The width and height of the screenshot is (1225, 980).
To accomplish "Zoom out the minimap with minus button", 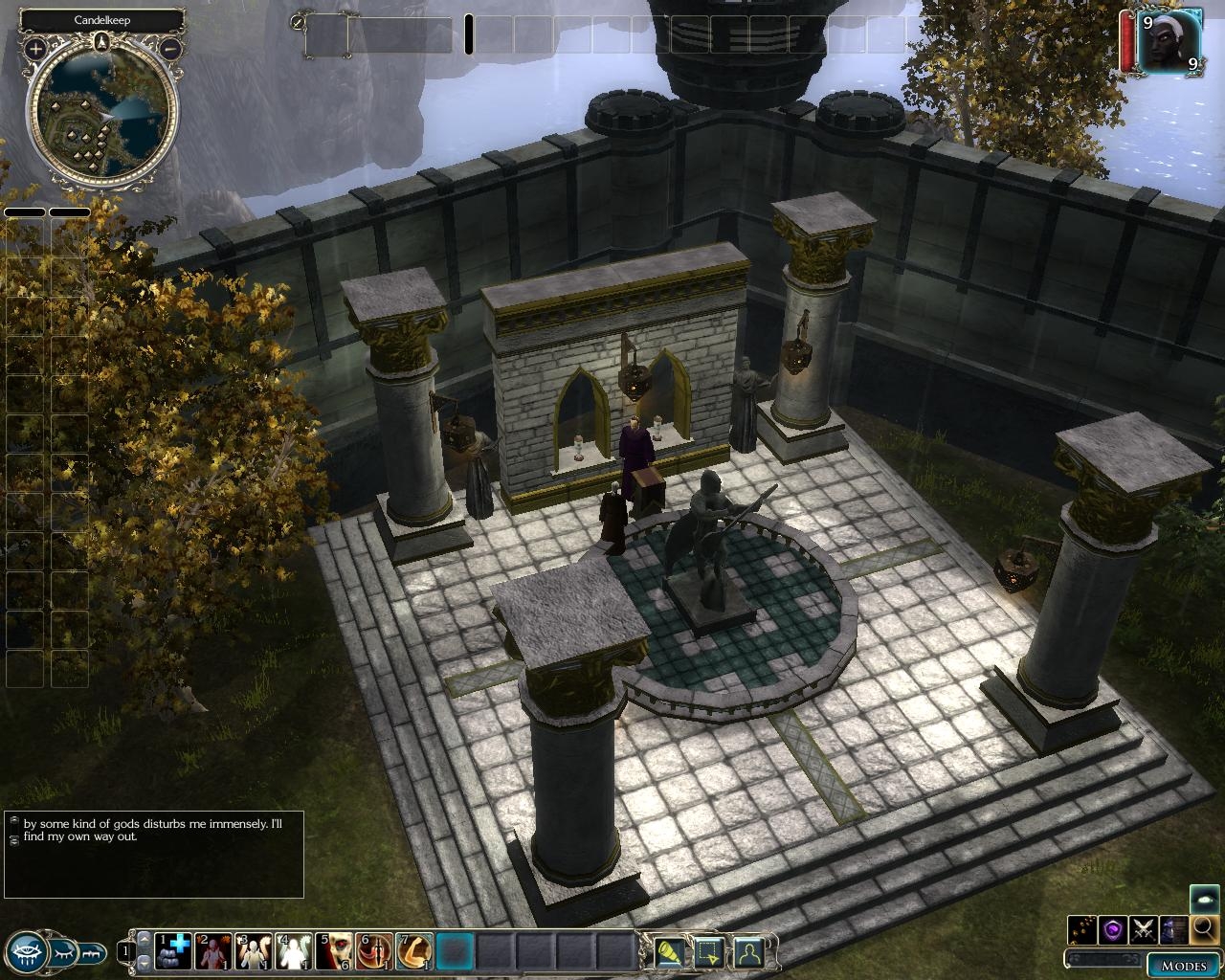I will pos(169,47).
